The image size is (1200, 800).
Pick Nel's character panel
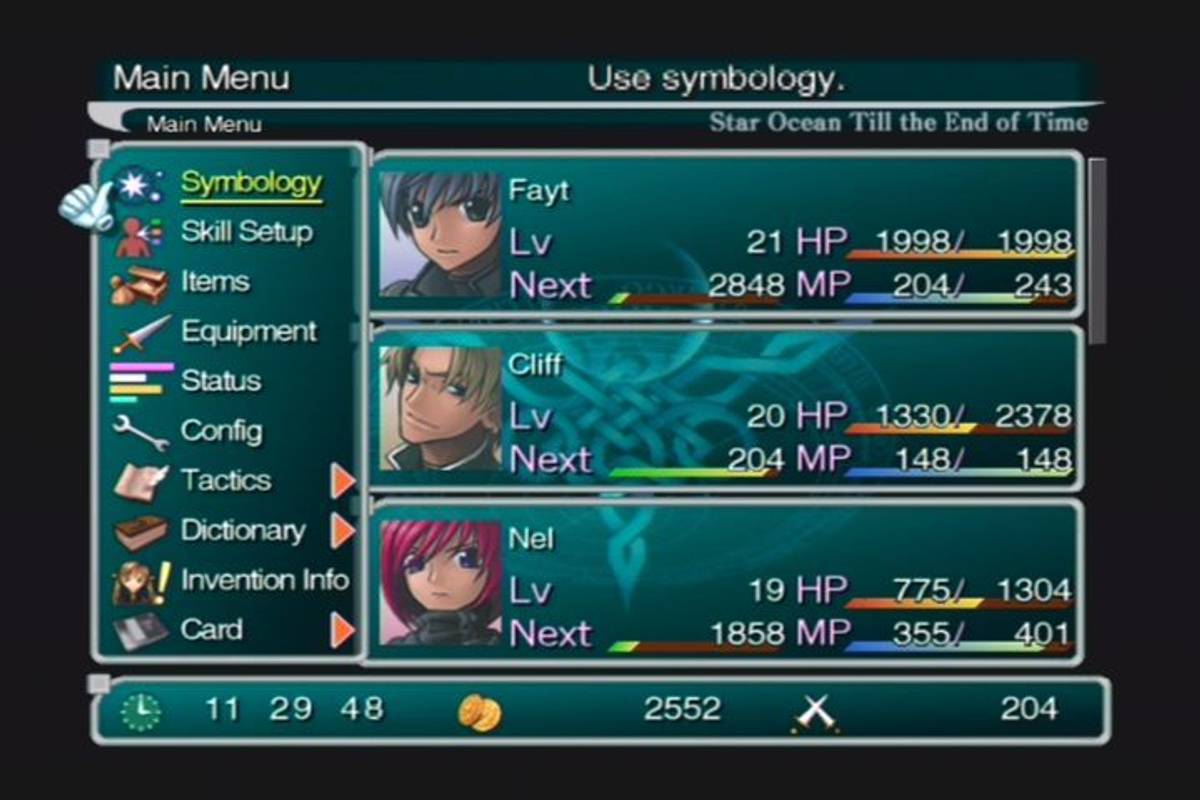pyautogui.click(x=727, y=582)
